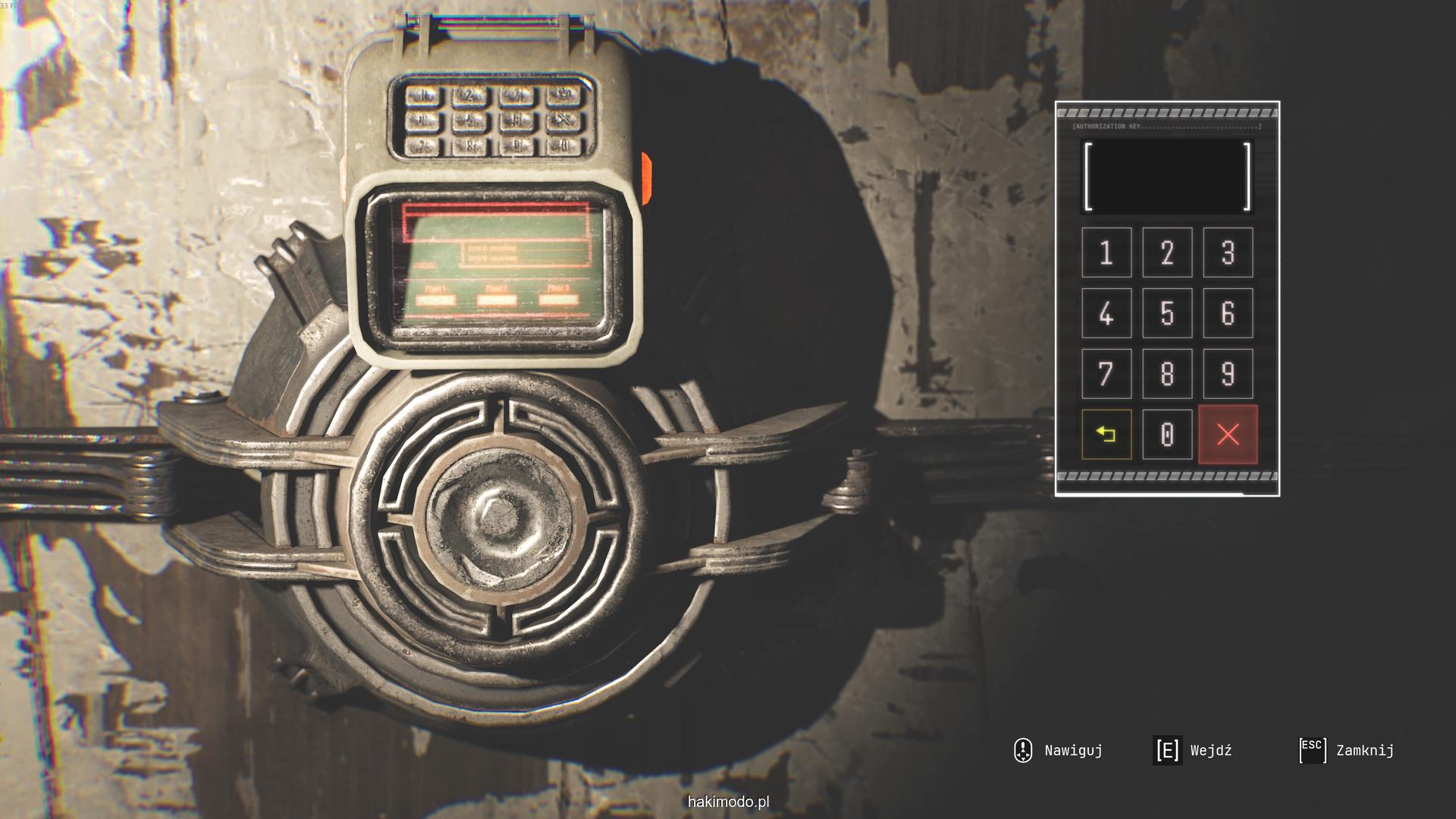Viewport: 1456px width, 819px height.
Task: Click the authorization key code display
Action: (1167, 176)
